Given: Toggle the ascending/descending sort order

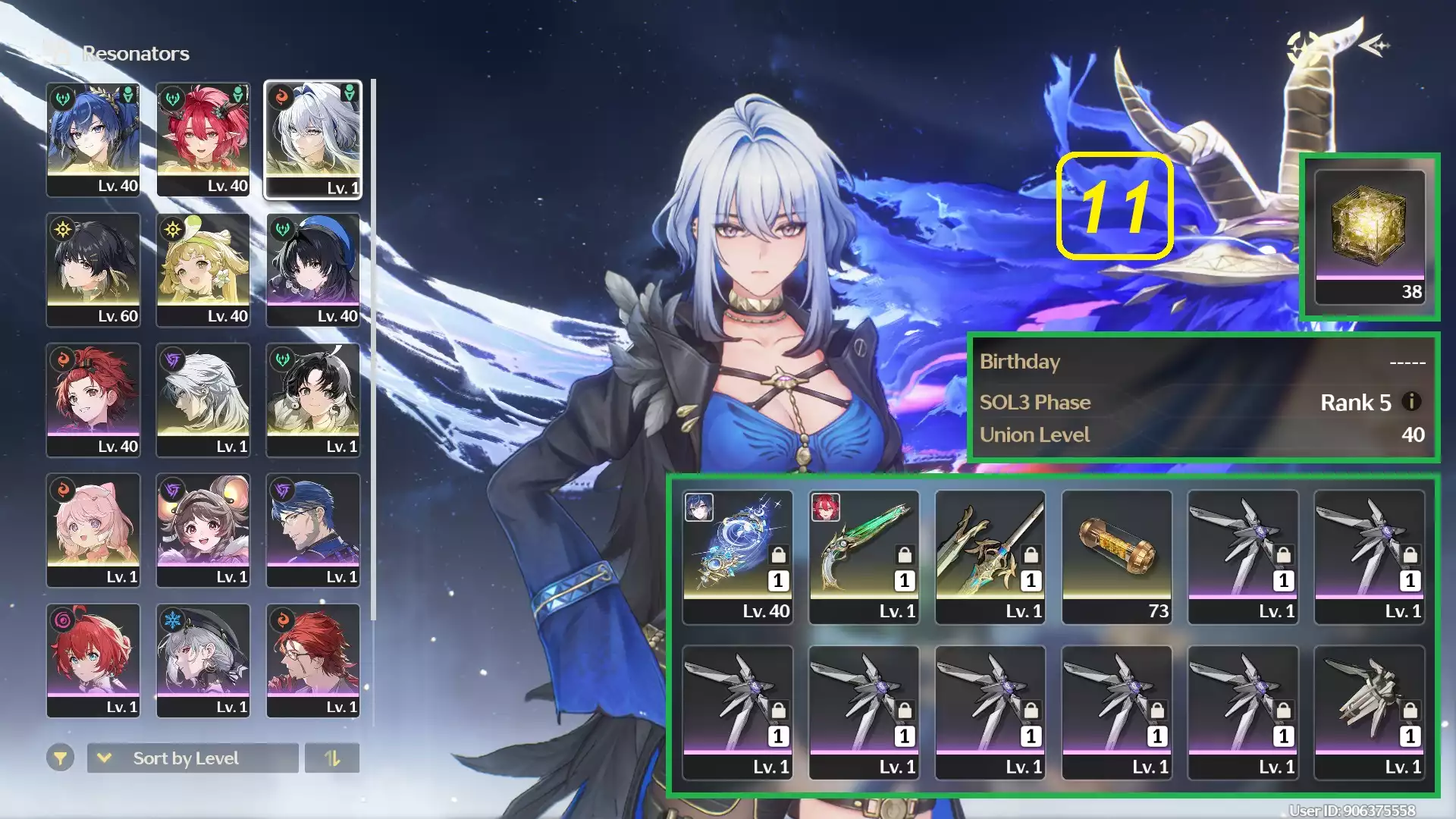Looking at the screenshot, I should pos(334,758).
